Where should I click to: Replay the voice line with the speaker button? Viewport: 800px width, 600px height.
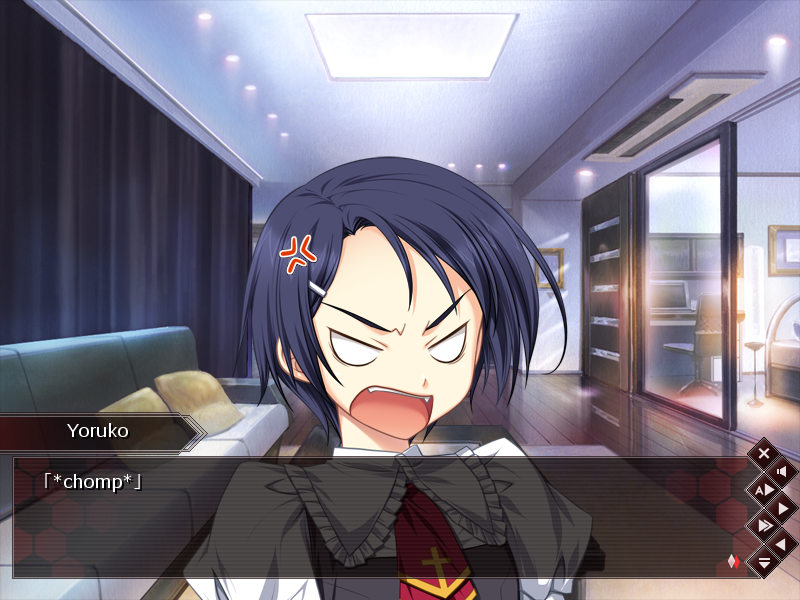[782, 471]
